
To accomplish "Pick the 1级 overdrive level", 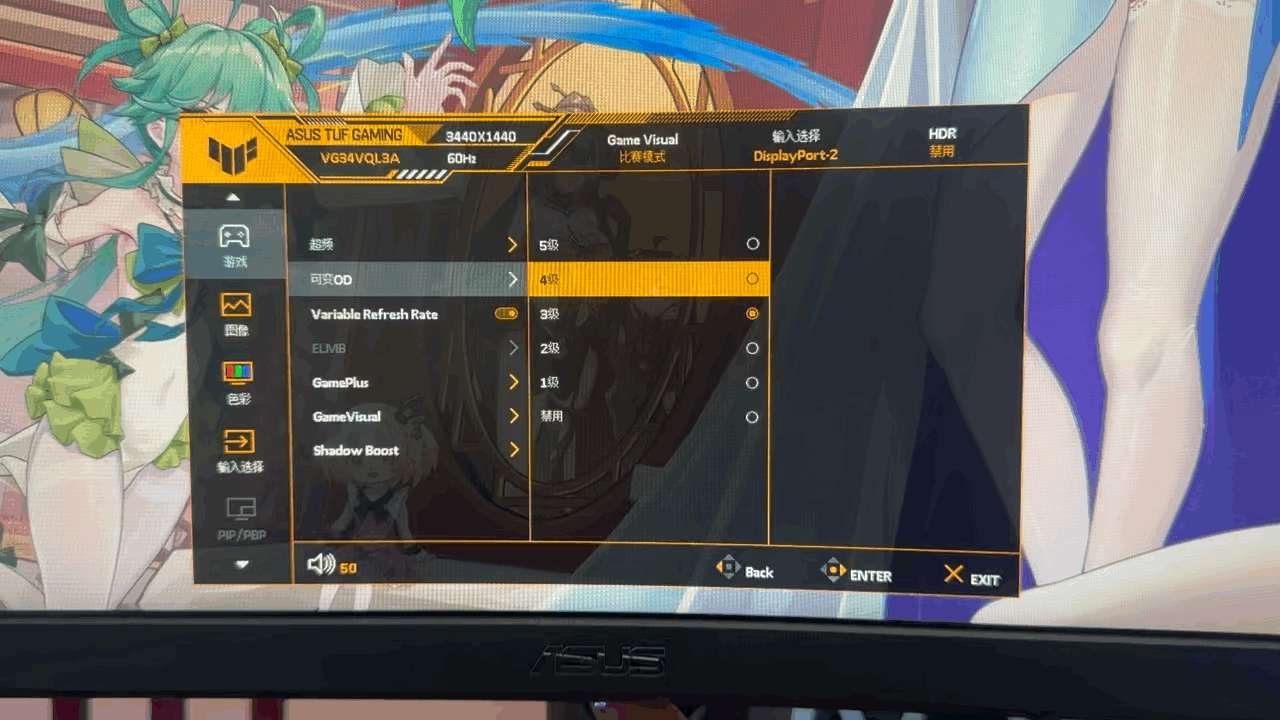I will (x=650, y=383).
